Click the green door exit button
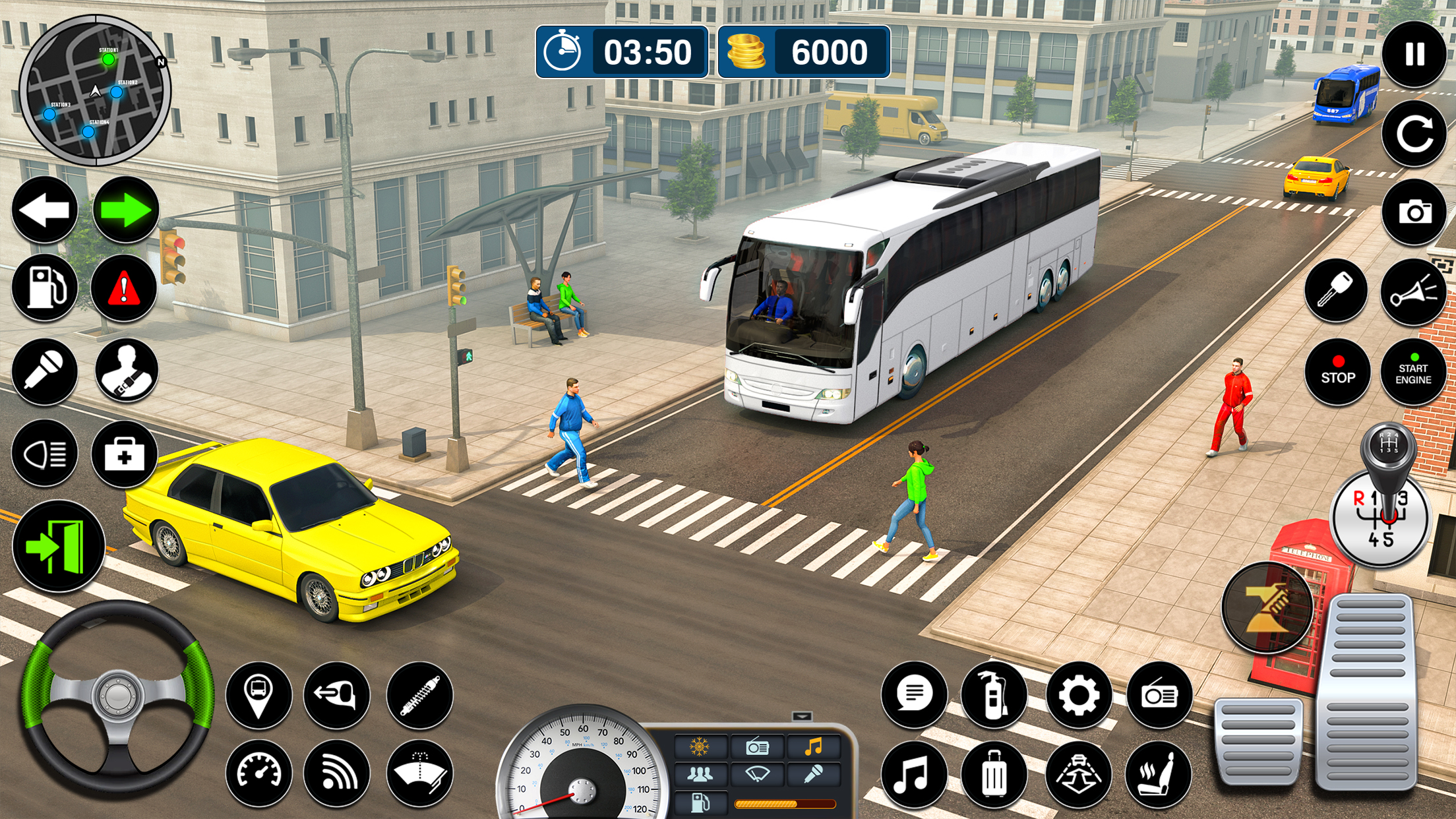 coord(58,546)
